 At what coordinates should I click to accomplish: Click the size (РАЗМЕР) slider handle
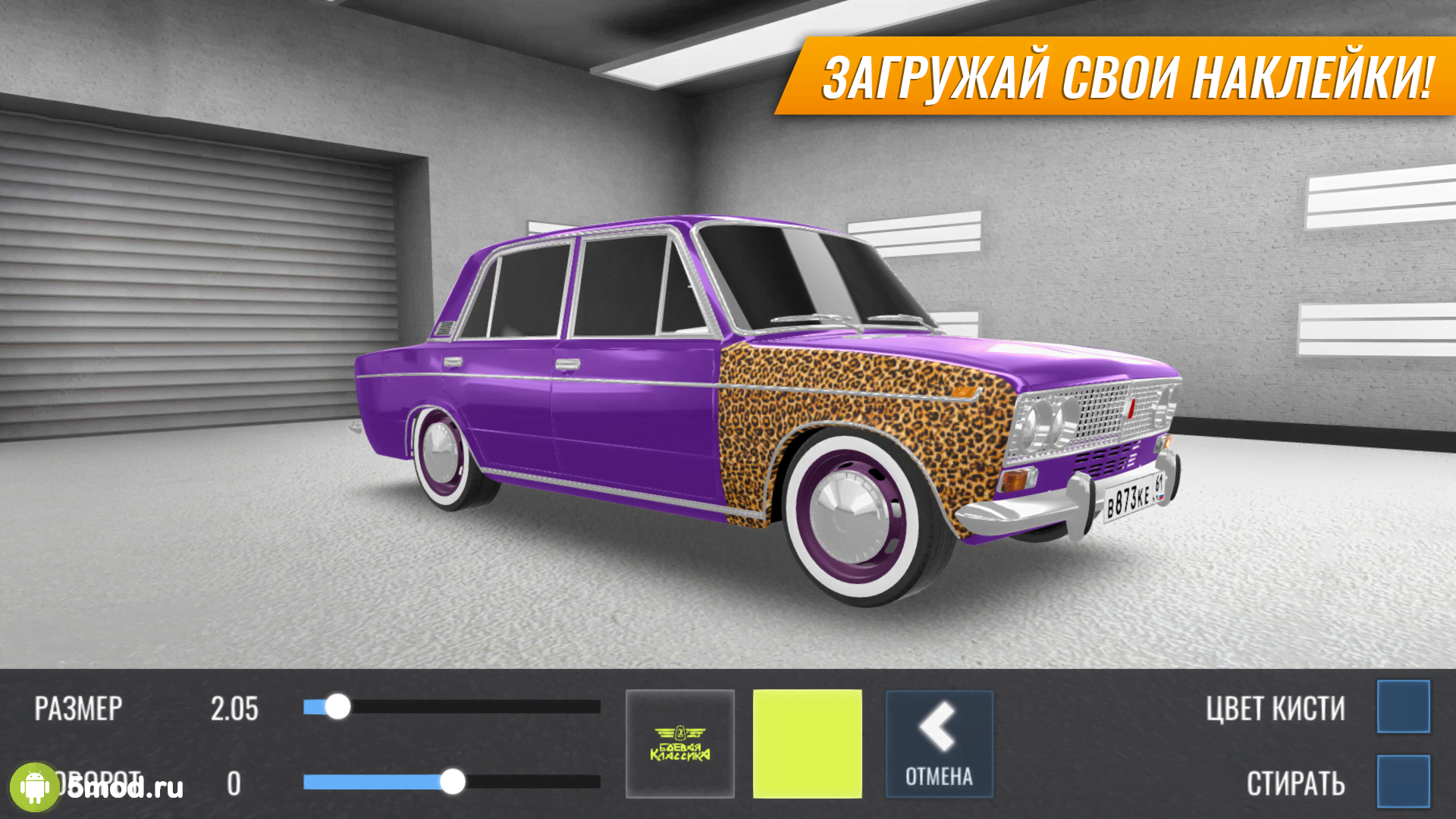tap(337, 707)
